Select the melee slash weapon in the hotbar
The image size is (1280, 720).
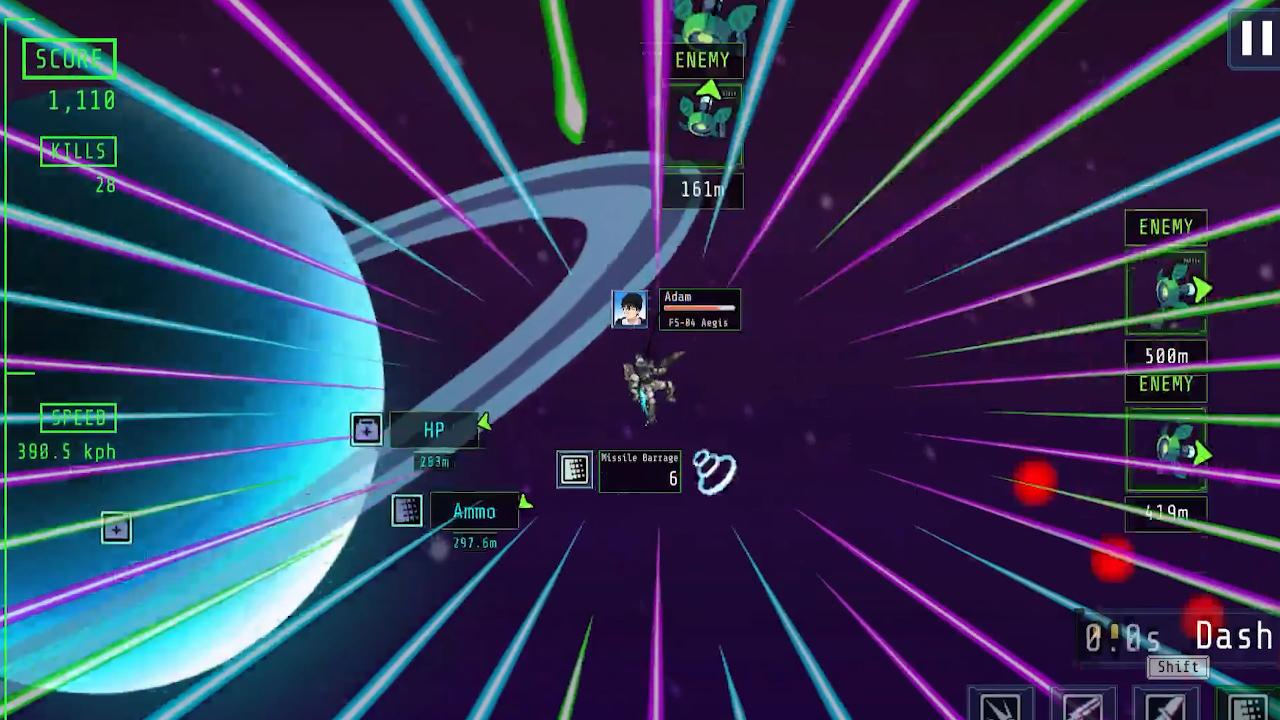coord(1000,706)
